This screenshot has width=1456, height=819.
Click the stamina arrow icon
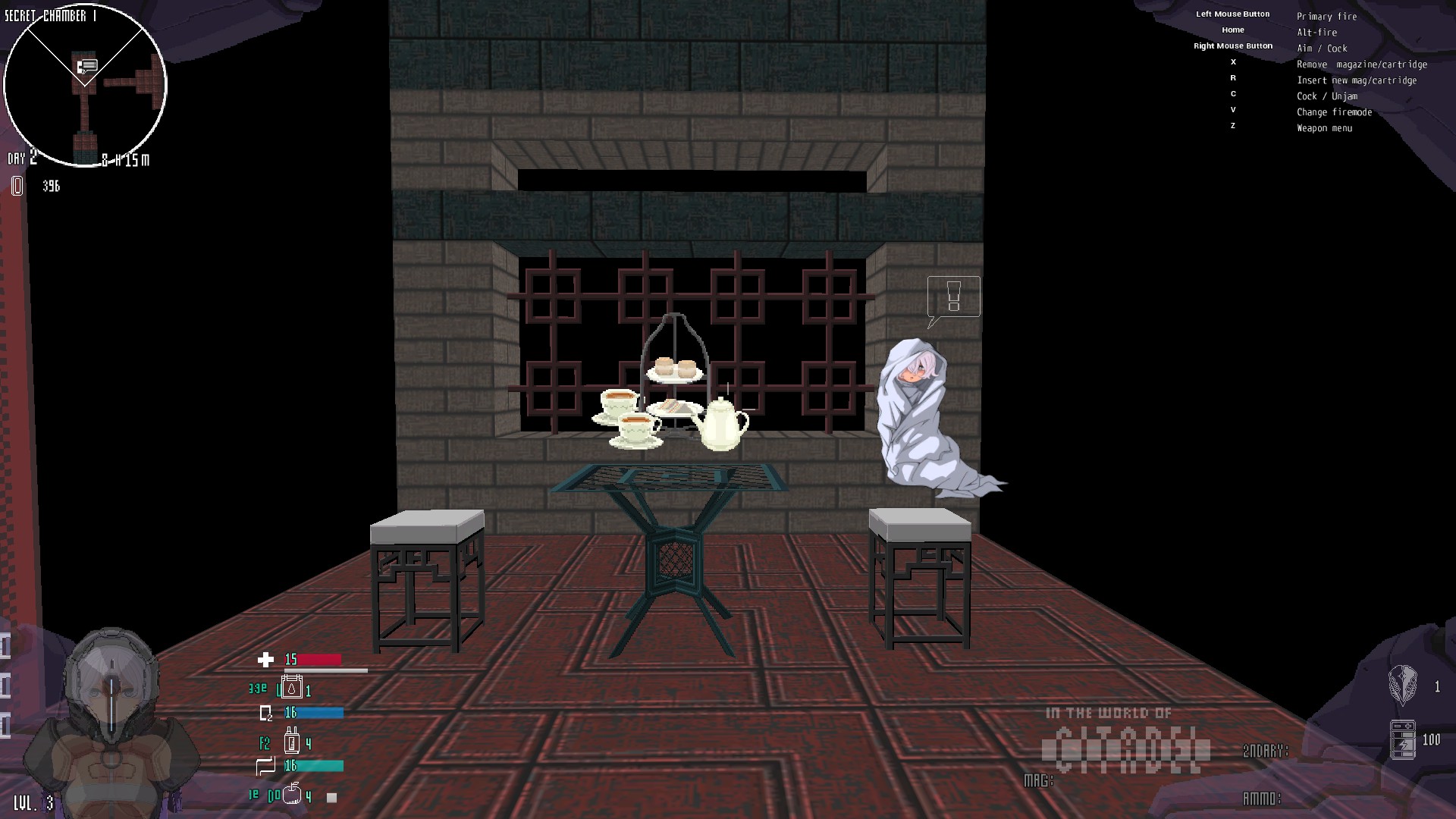[265, 766]
